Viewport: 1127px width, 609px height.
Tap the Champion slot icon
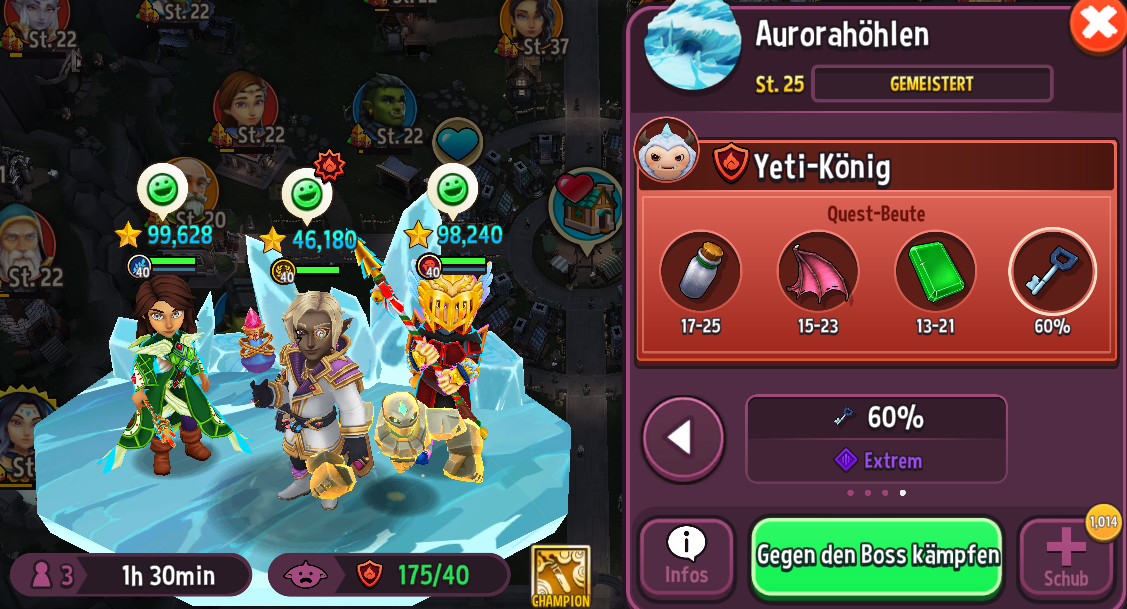(560, 574)
